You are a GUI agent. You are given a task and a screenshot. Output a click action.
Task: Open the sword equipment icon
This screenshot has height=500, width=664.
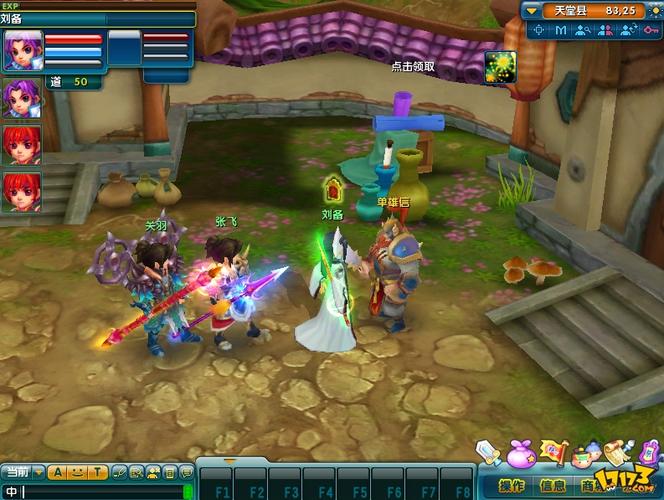pyautogui.click(x=488, y=453)
